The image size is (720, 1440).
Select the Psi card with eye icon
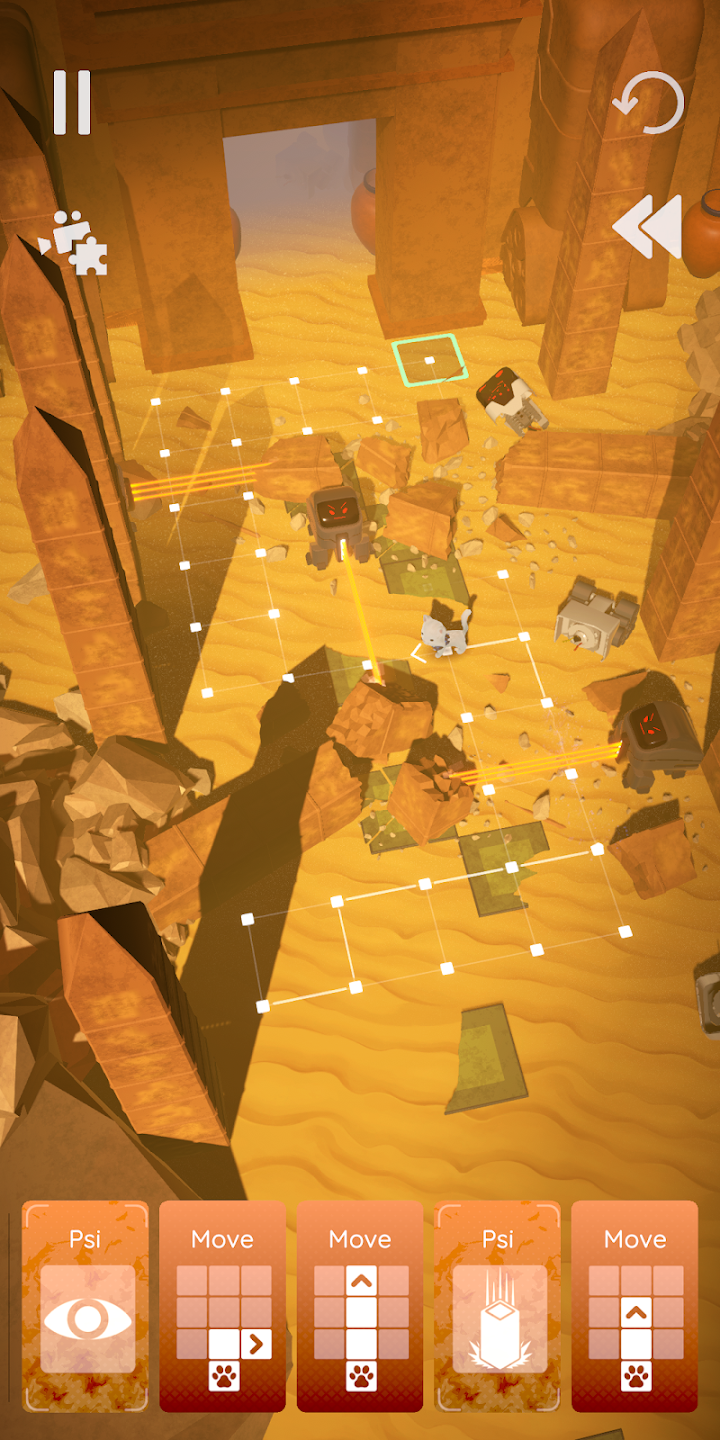pos(86,1306)
